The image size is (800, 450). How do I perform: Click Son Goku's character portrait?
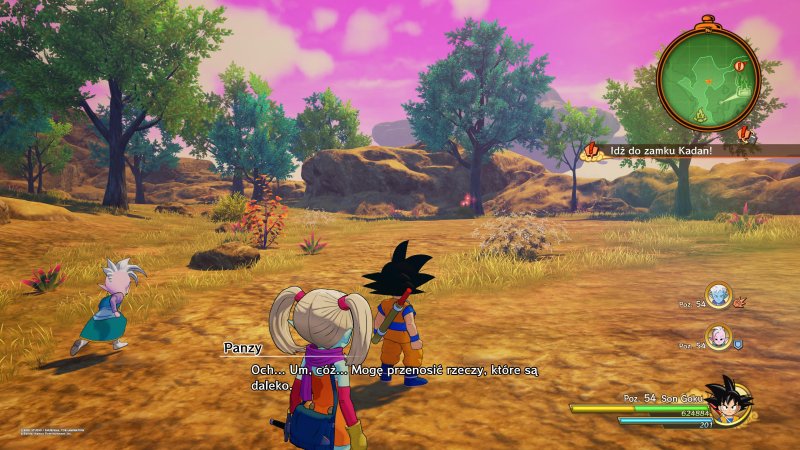click(x=727, y=400)
